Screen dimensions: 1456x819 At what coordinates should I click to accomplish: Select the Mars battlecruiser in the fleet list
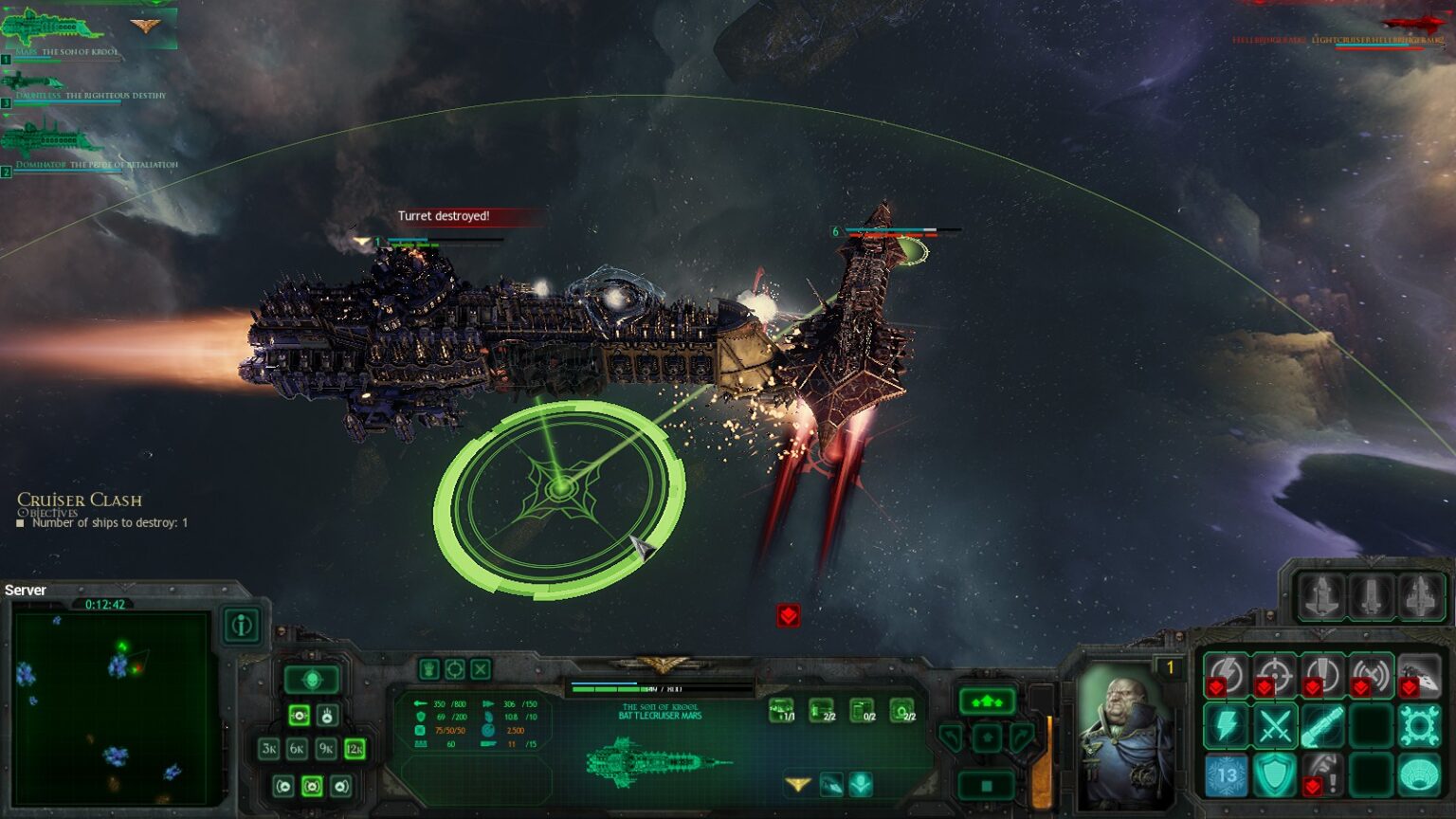click(x=52, y=28)
